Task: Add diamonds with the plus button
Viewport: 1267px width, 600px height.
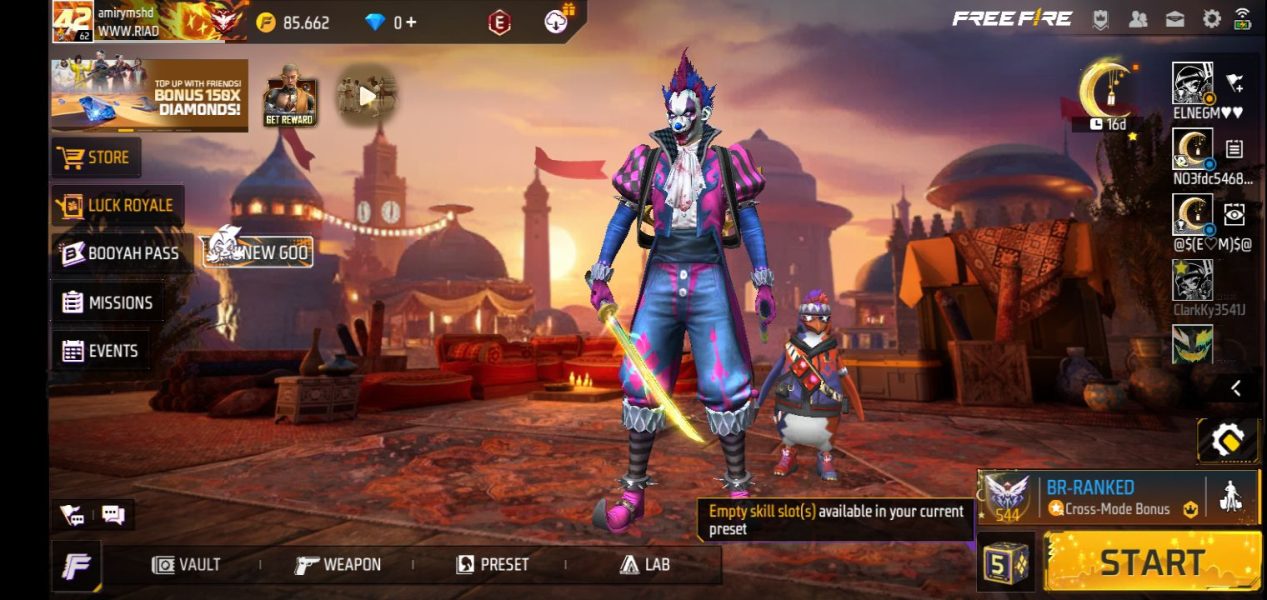Action: 410,22
